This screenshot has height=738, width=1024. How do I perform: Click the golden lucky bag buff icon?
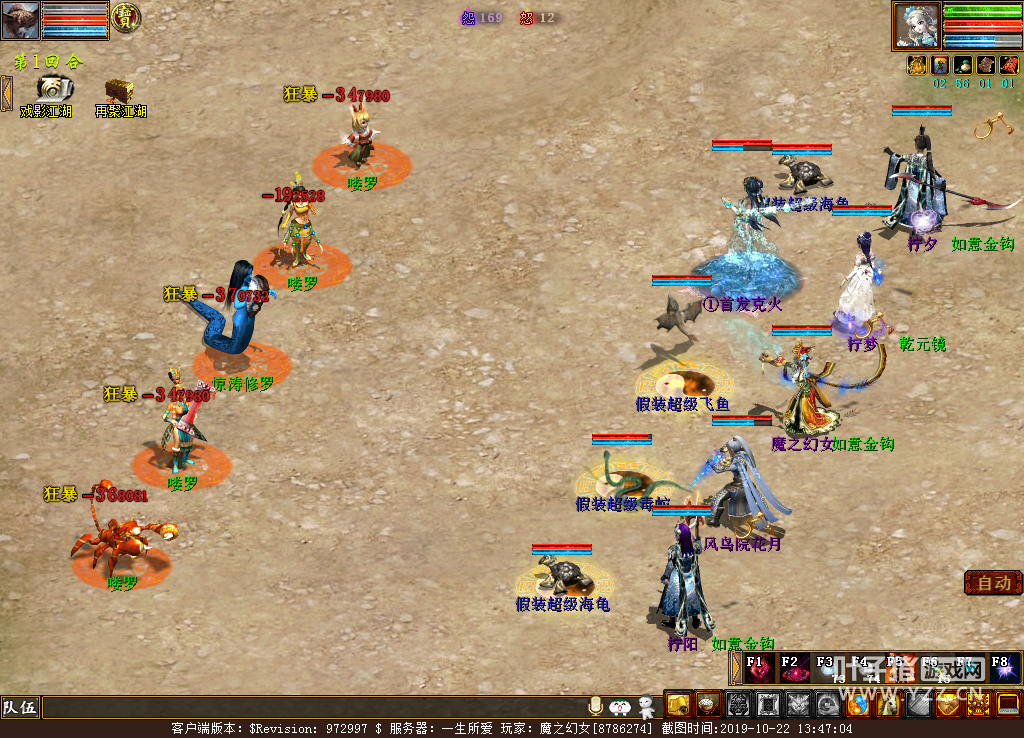(x=916, y=65)
